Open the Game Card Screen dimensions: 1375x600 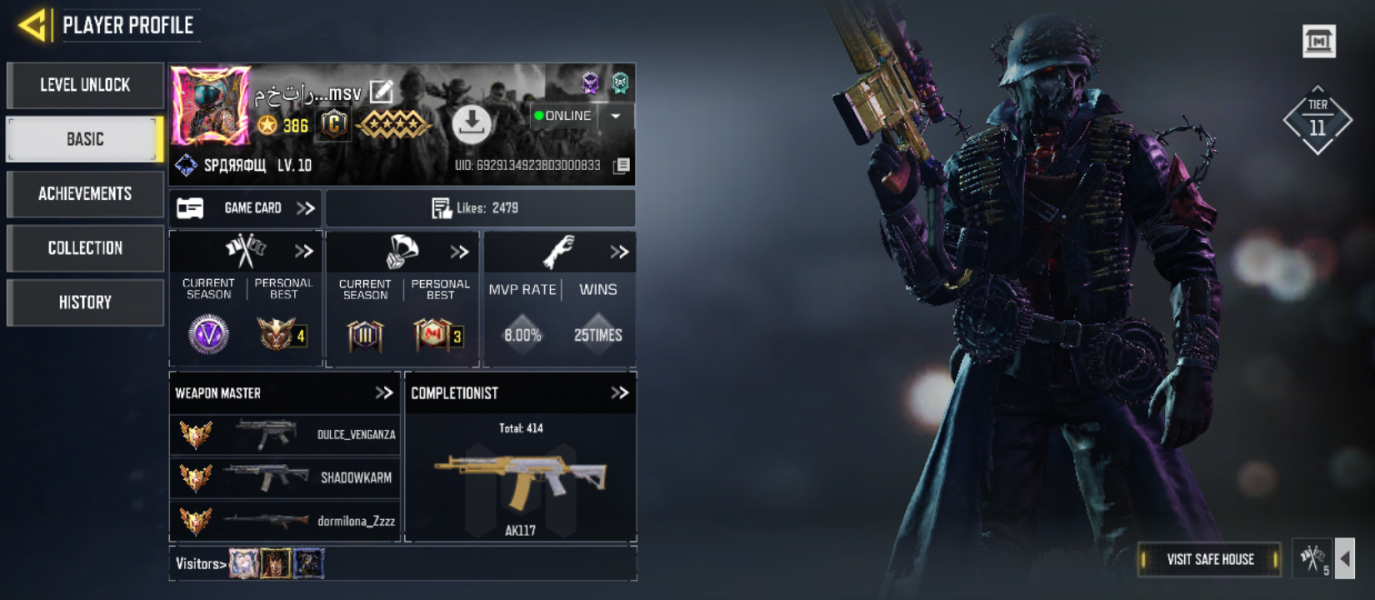pos(246,208)
